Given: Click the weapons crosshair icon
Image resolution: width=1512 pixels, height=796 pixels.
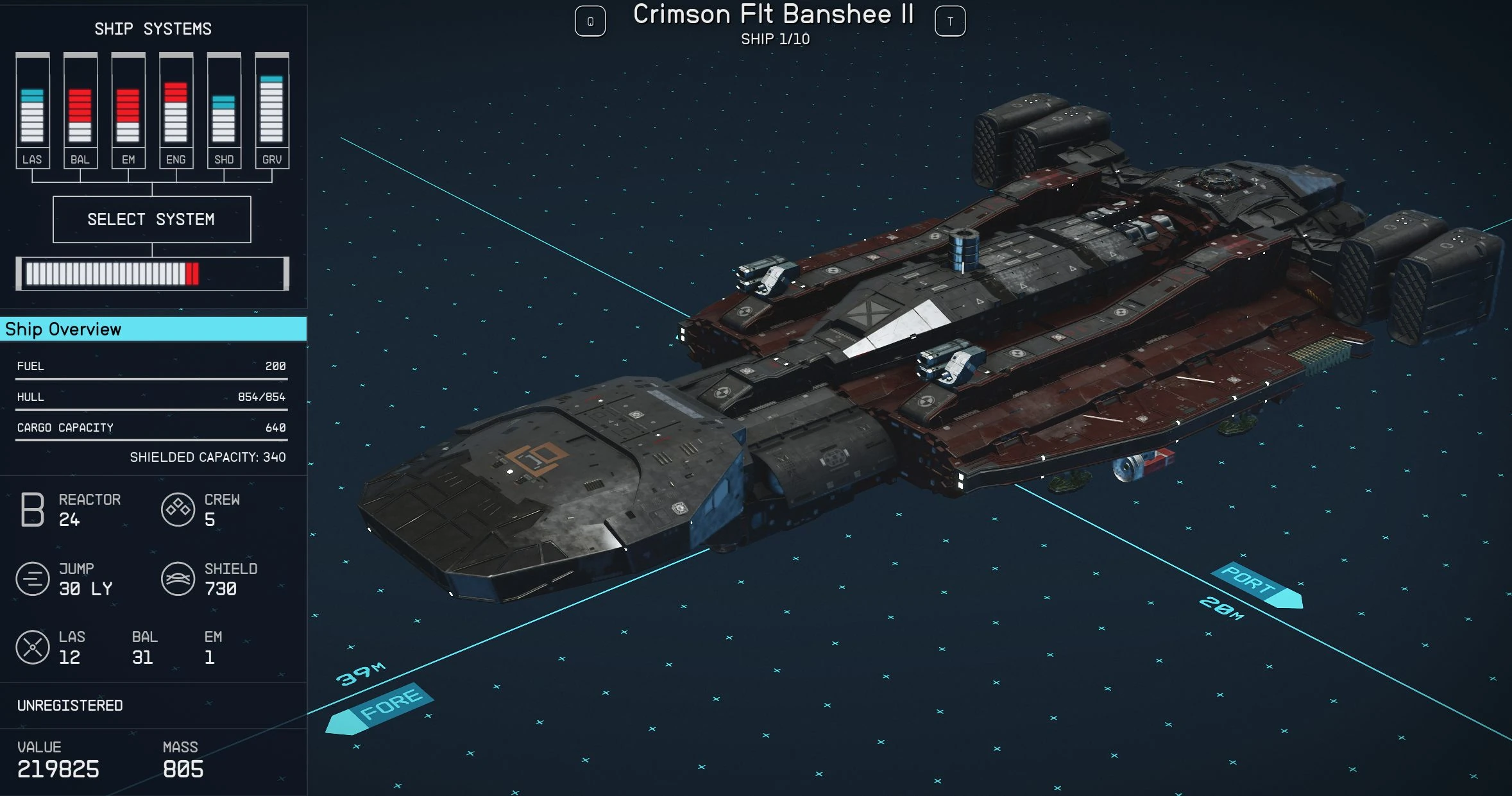Looking at the screenshot, I should click(x=31, y=647).
